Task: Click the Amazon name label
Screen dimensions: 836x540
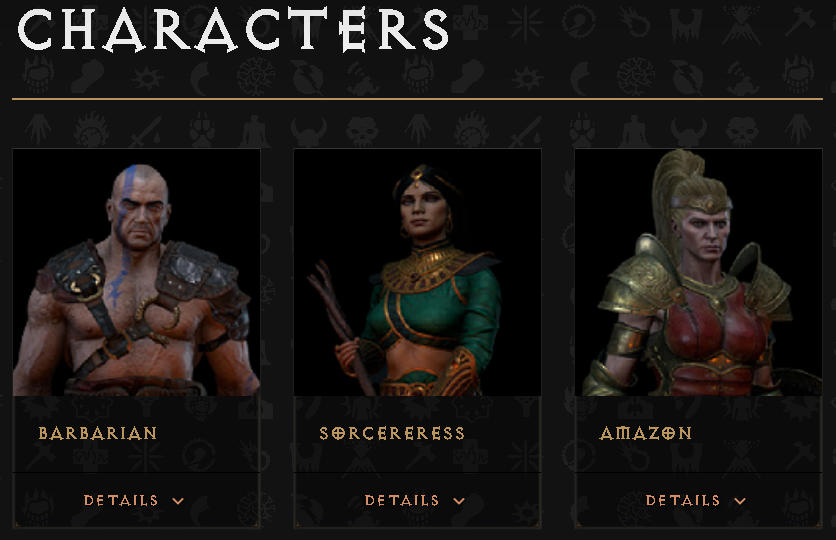Action: coord(646,434)
